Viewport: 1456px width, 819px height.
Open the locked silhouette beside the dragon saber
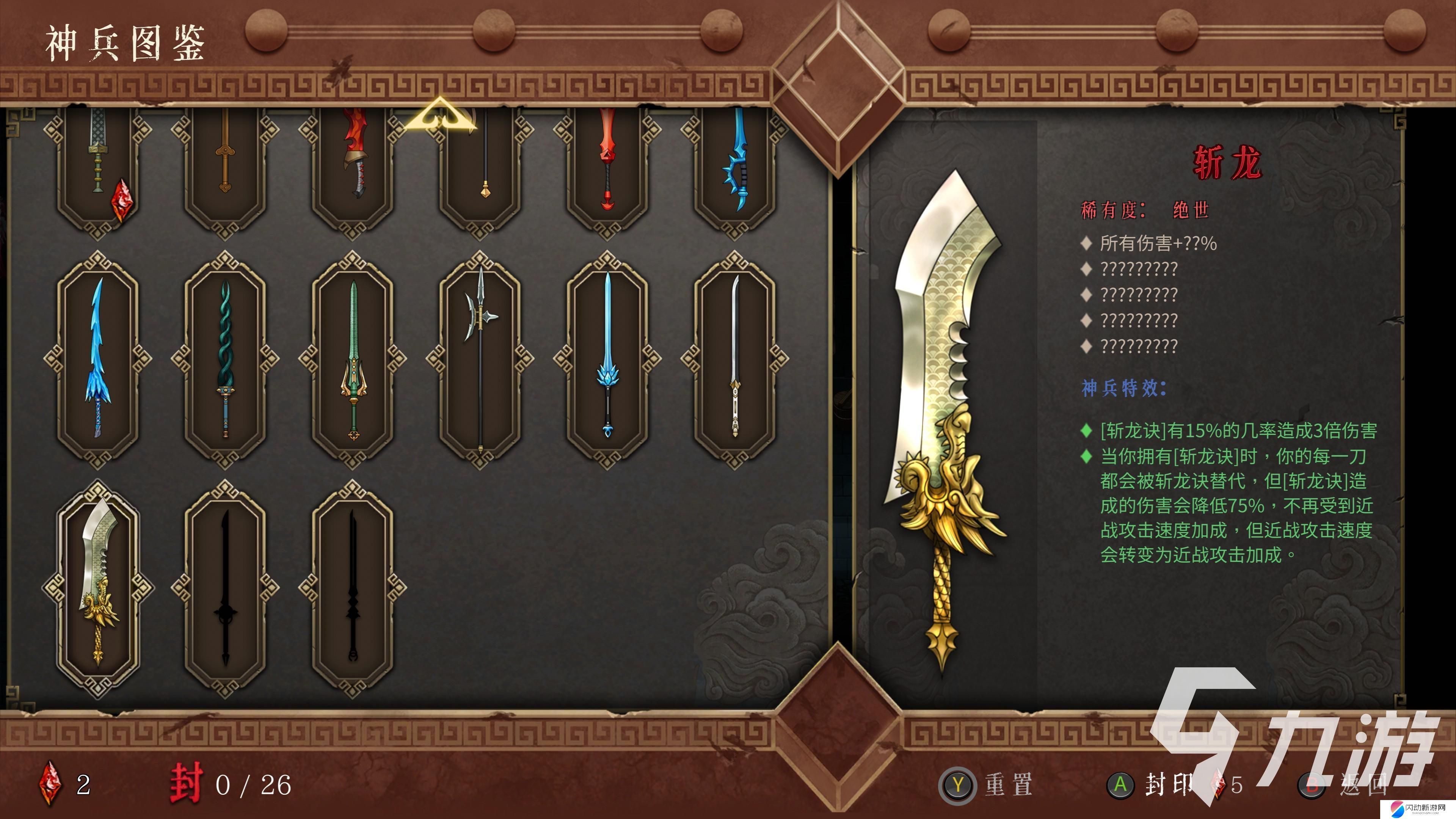[x=226, y=588]
